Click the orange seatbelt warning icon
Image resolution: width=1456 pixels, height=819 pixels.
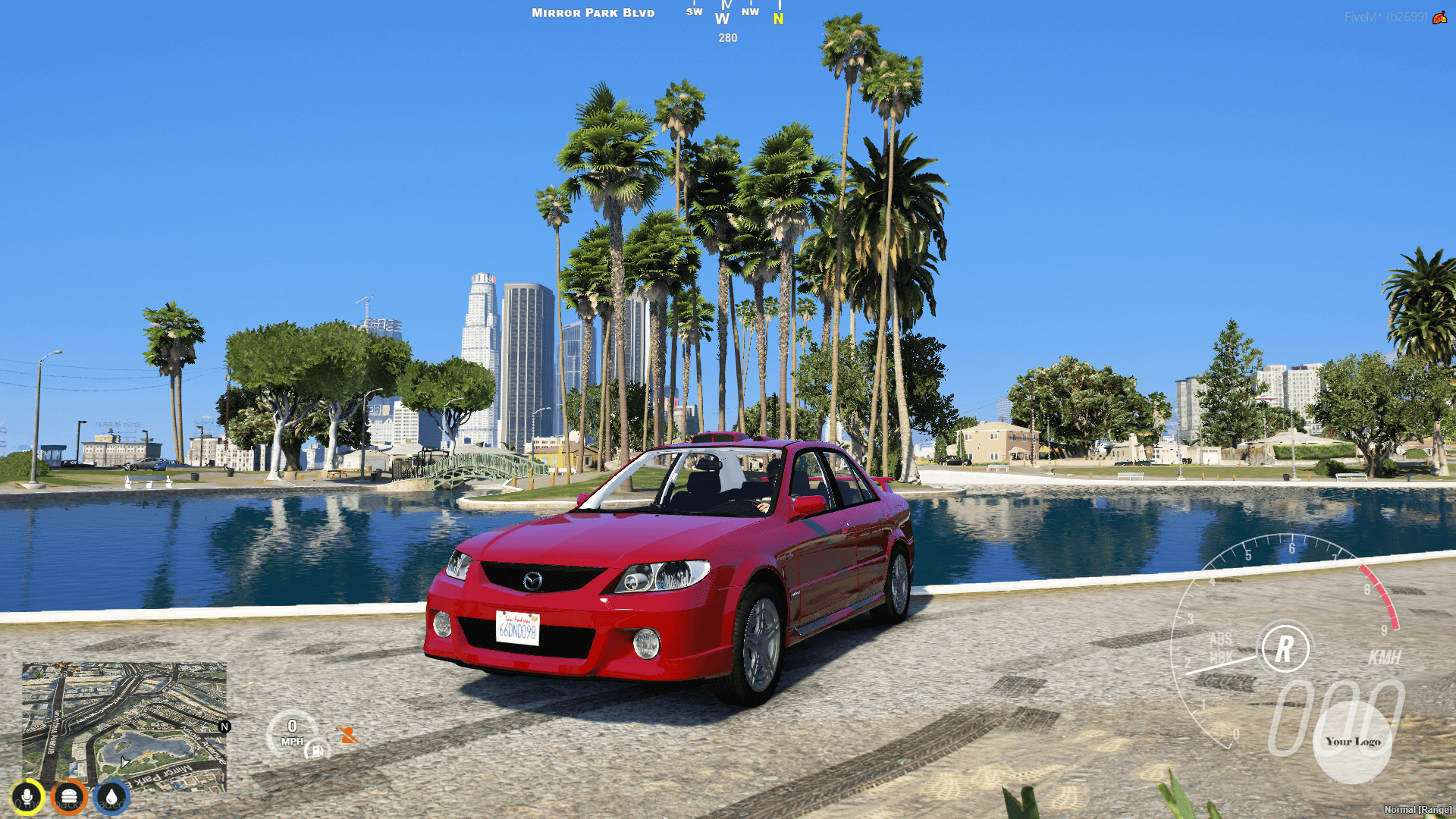348,735
